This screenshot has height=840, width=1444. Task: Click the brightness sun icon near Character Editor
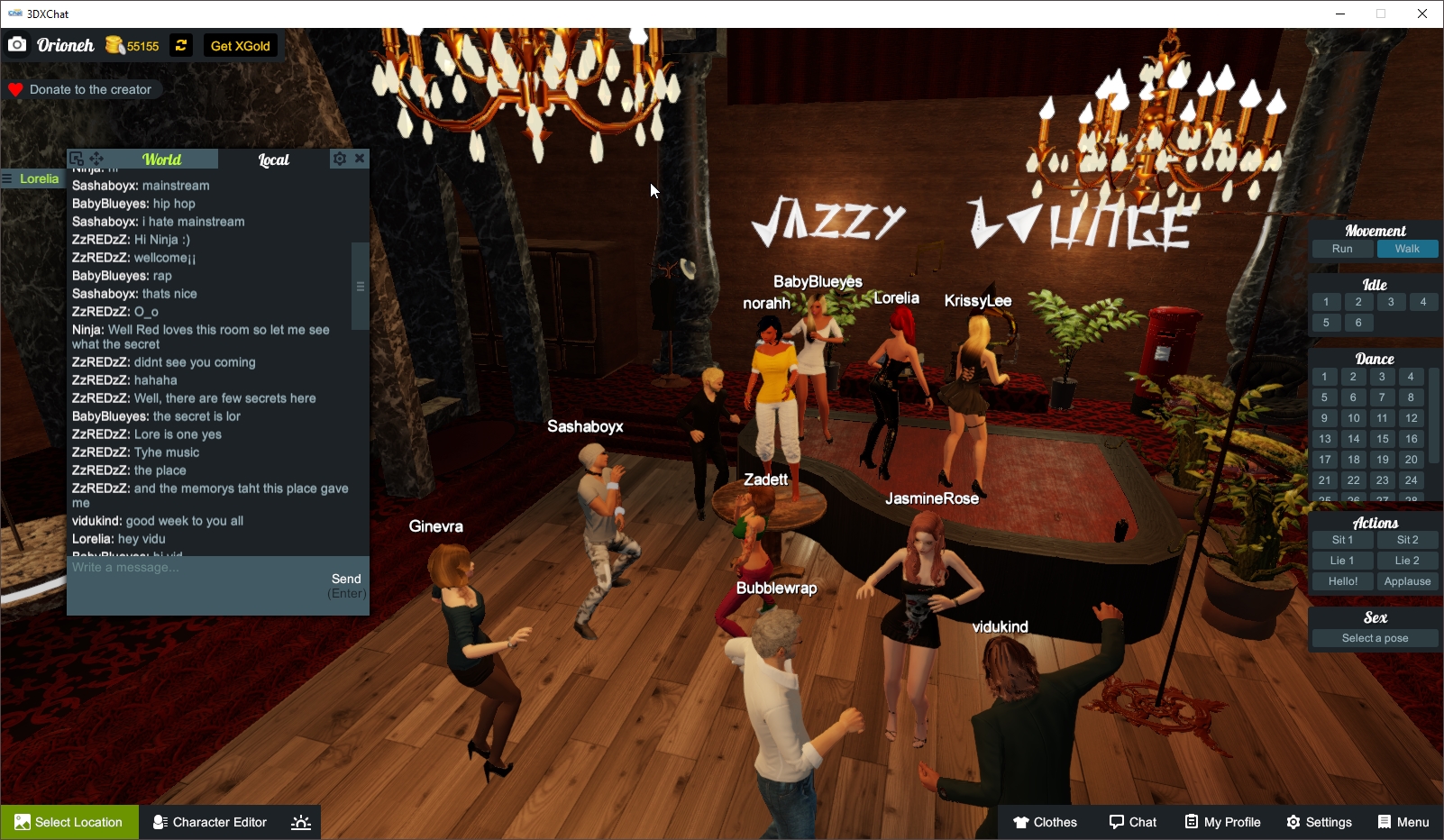[300, 821]
